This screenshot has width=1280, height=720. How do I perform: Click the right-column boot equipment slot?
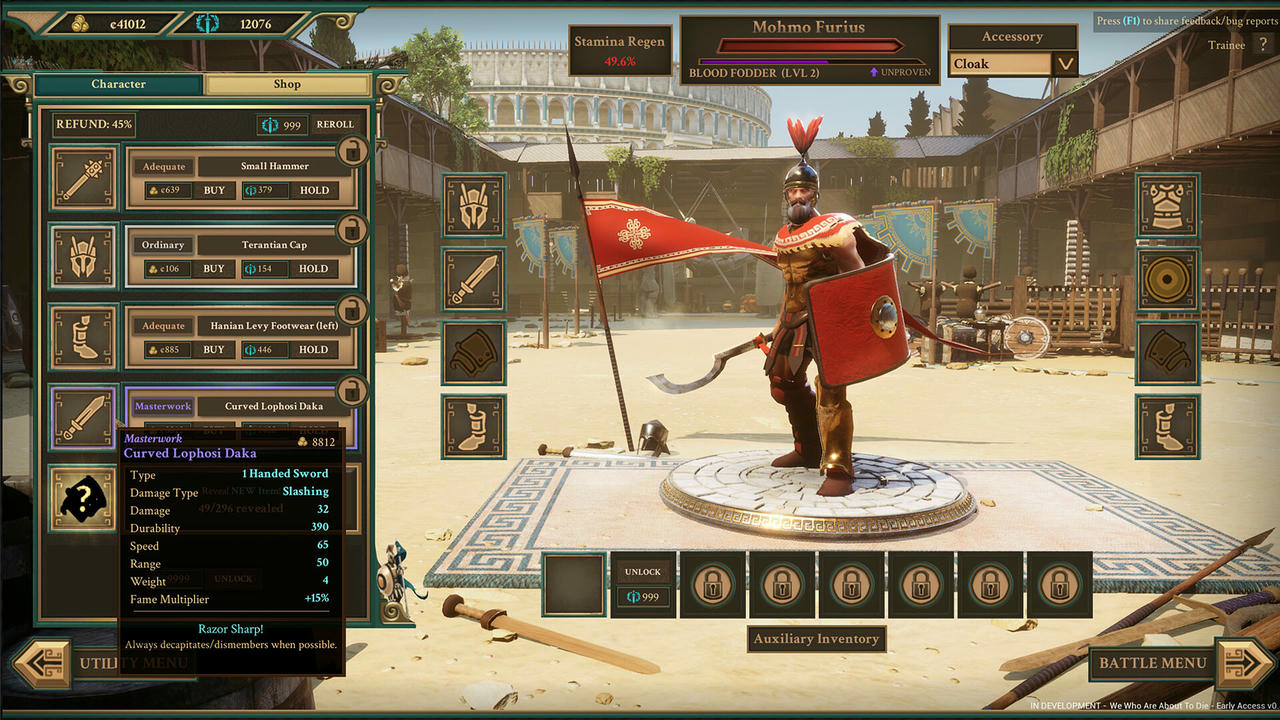[1166, 426]
